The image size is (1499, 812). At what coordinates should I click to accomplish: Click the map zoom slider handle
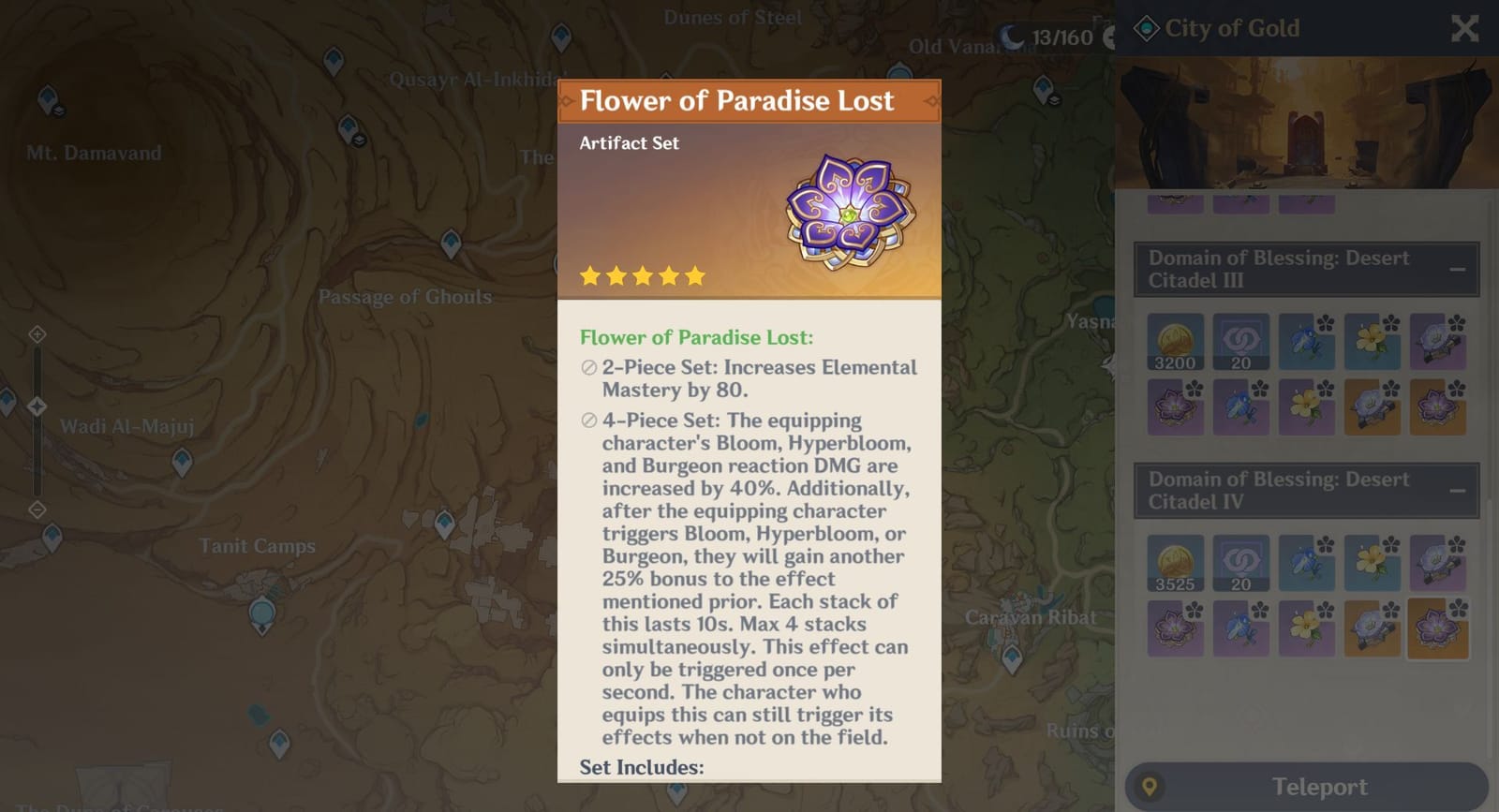click(x=37, y=406)
